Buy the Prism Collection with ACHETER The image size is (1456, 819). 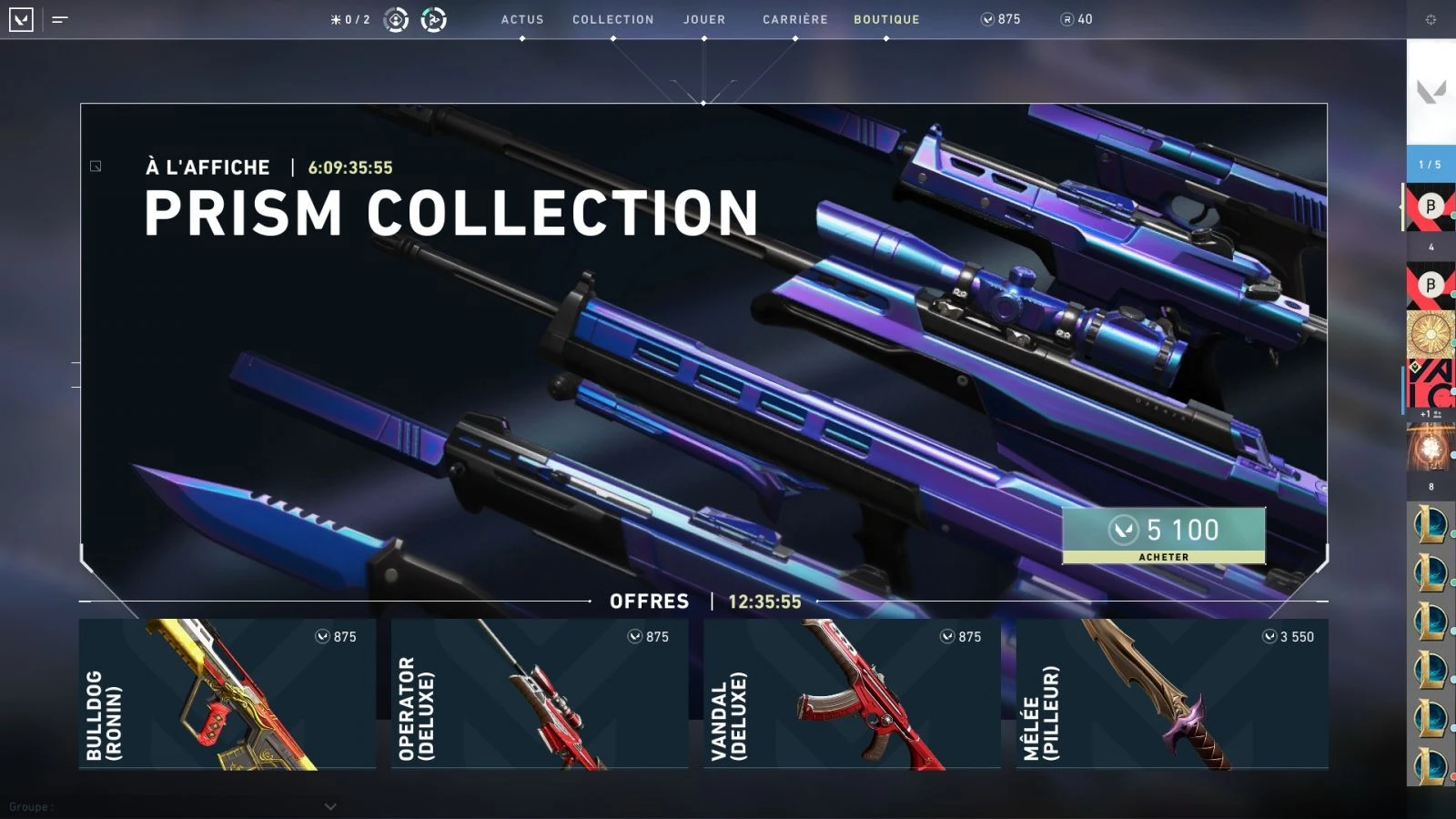[x=1163, y=536]
